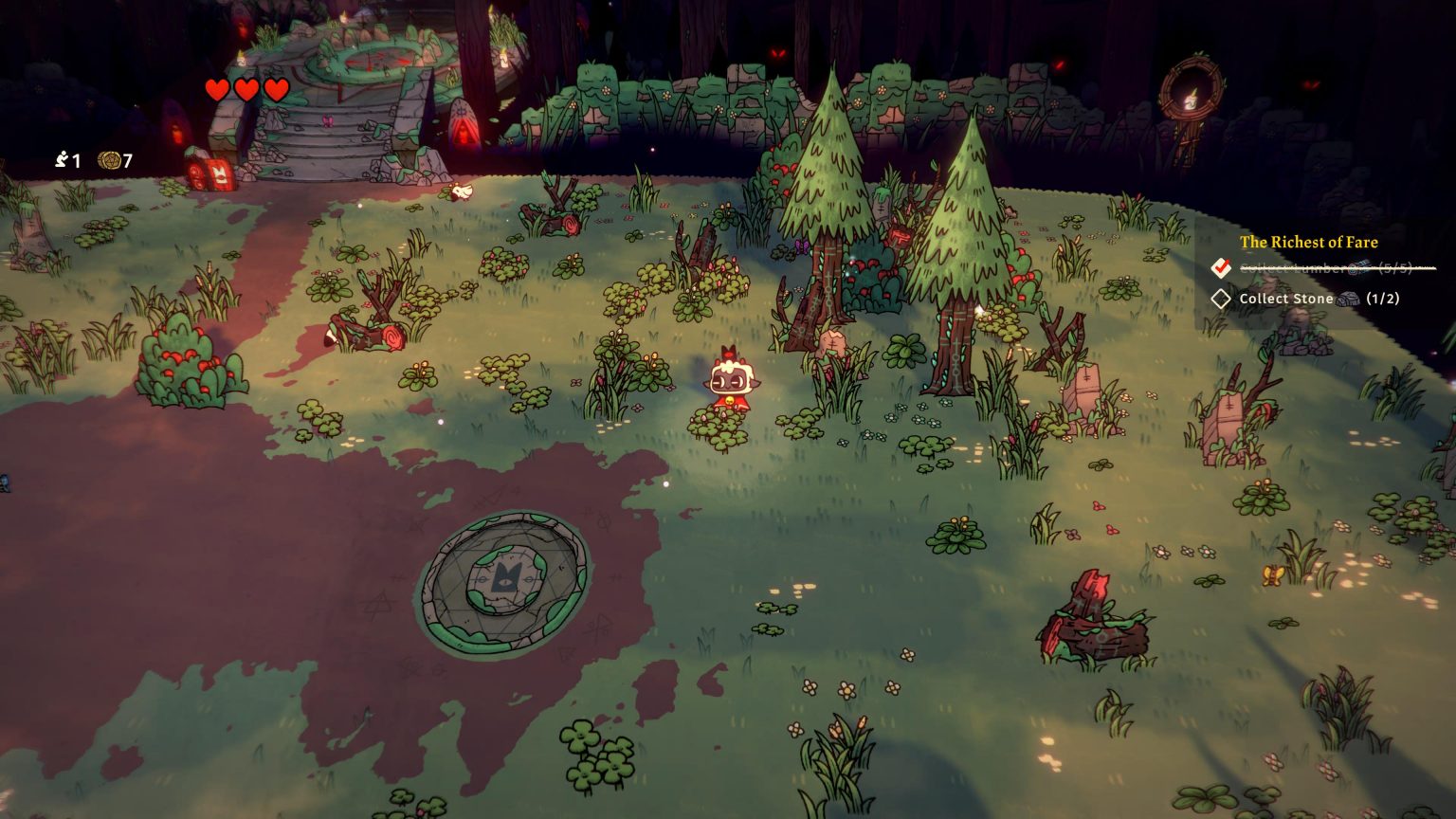Click the kneeling follower counter icon

tap(63, 161)
